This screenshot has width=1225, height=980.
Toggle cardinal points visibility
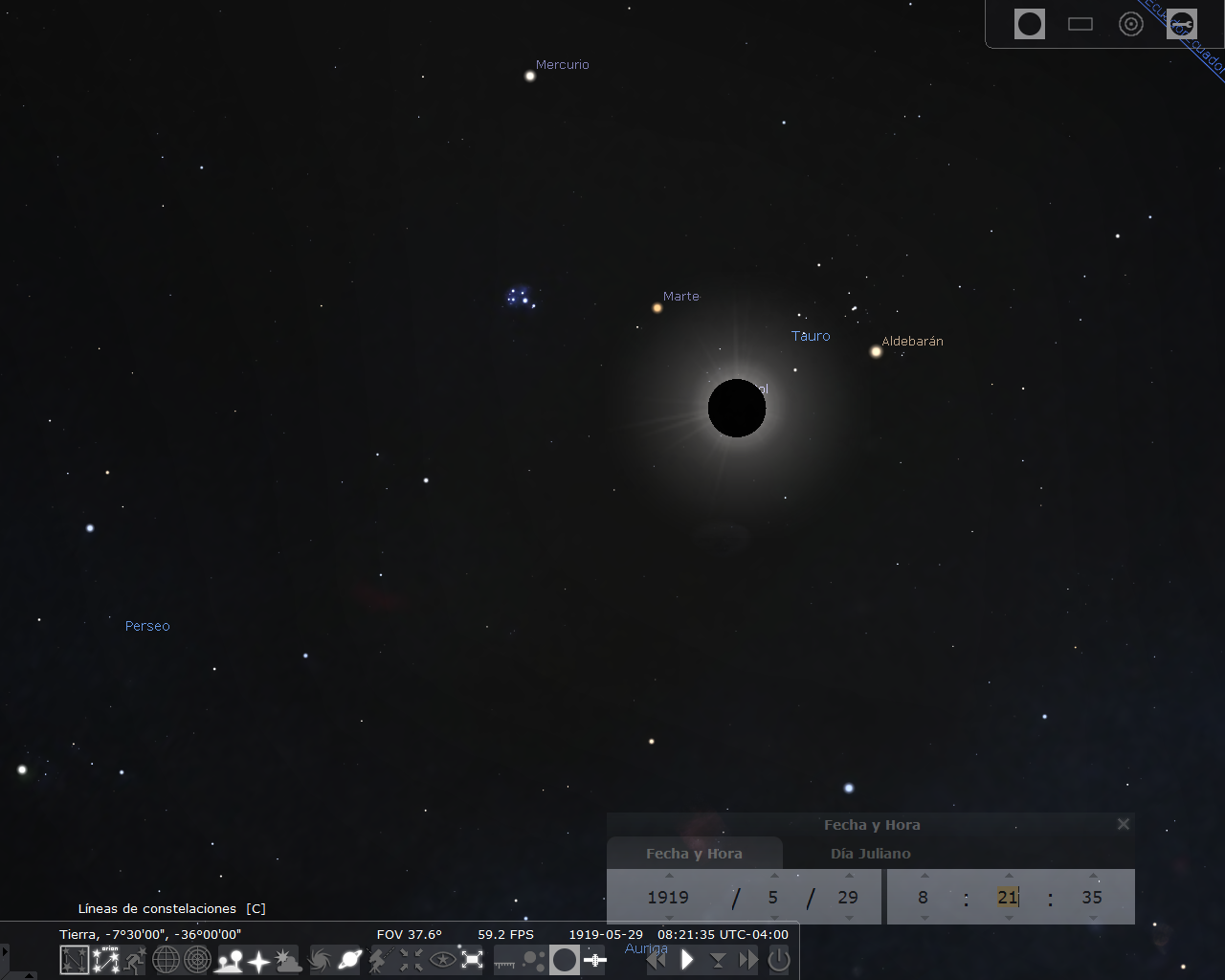[256, 959]
